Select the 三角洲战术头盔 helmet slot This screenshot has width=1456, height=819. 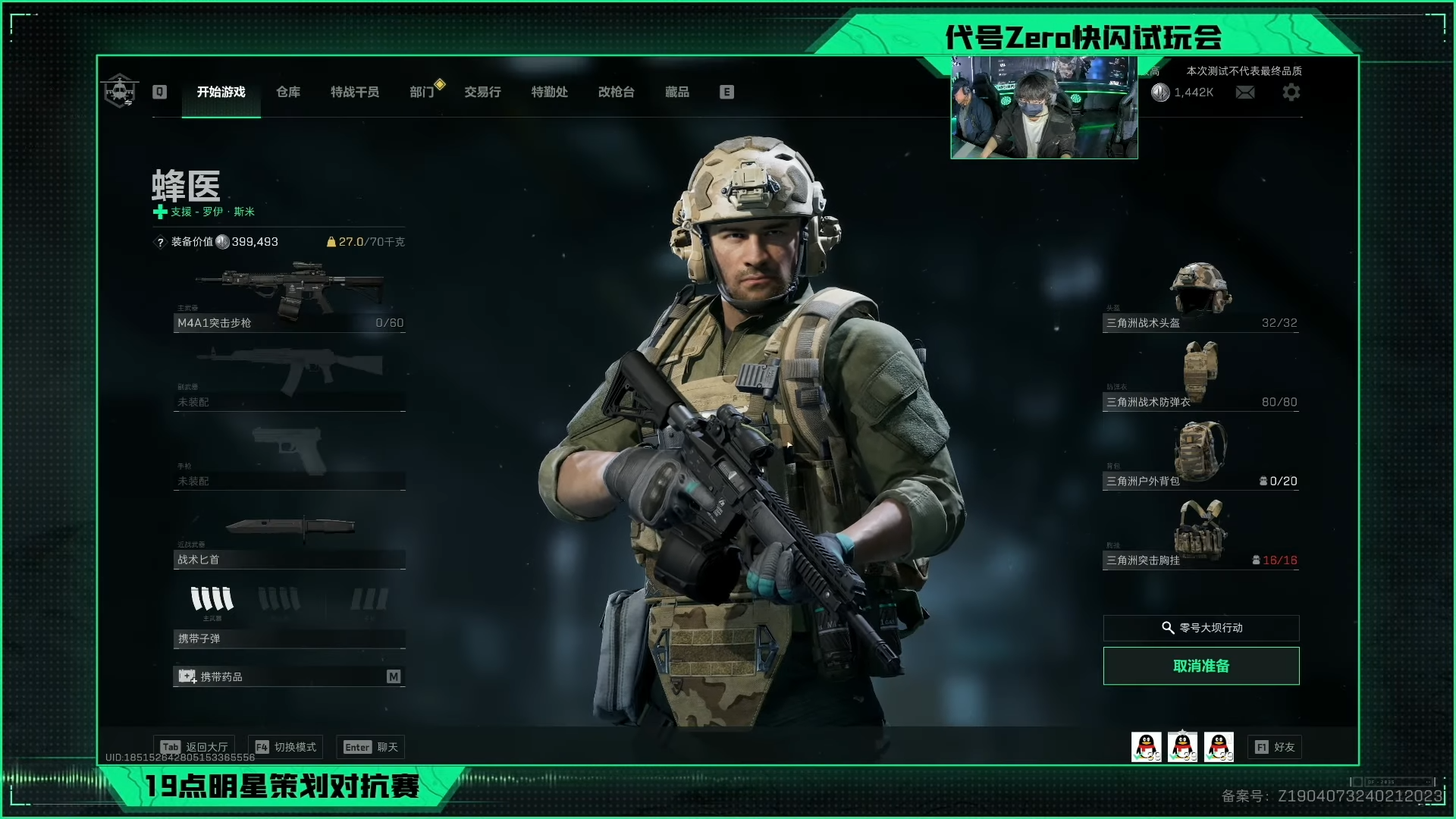[1200, 297]
